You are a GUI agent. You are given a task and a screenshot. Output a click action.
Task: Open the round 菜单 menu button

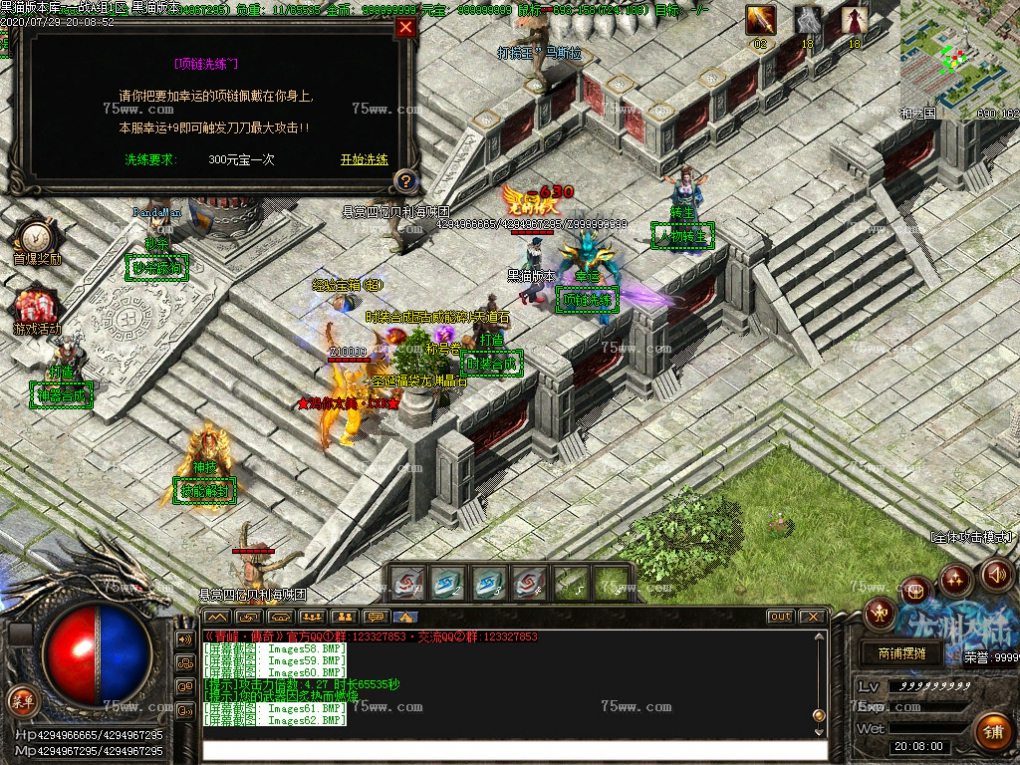click(x=19, y=697)
